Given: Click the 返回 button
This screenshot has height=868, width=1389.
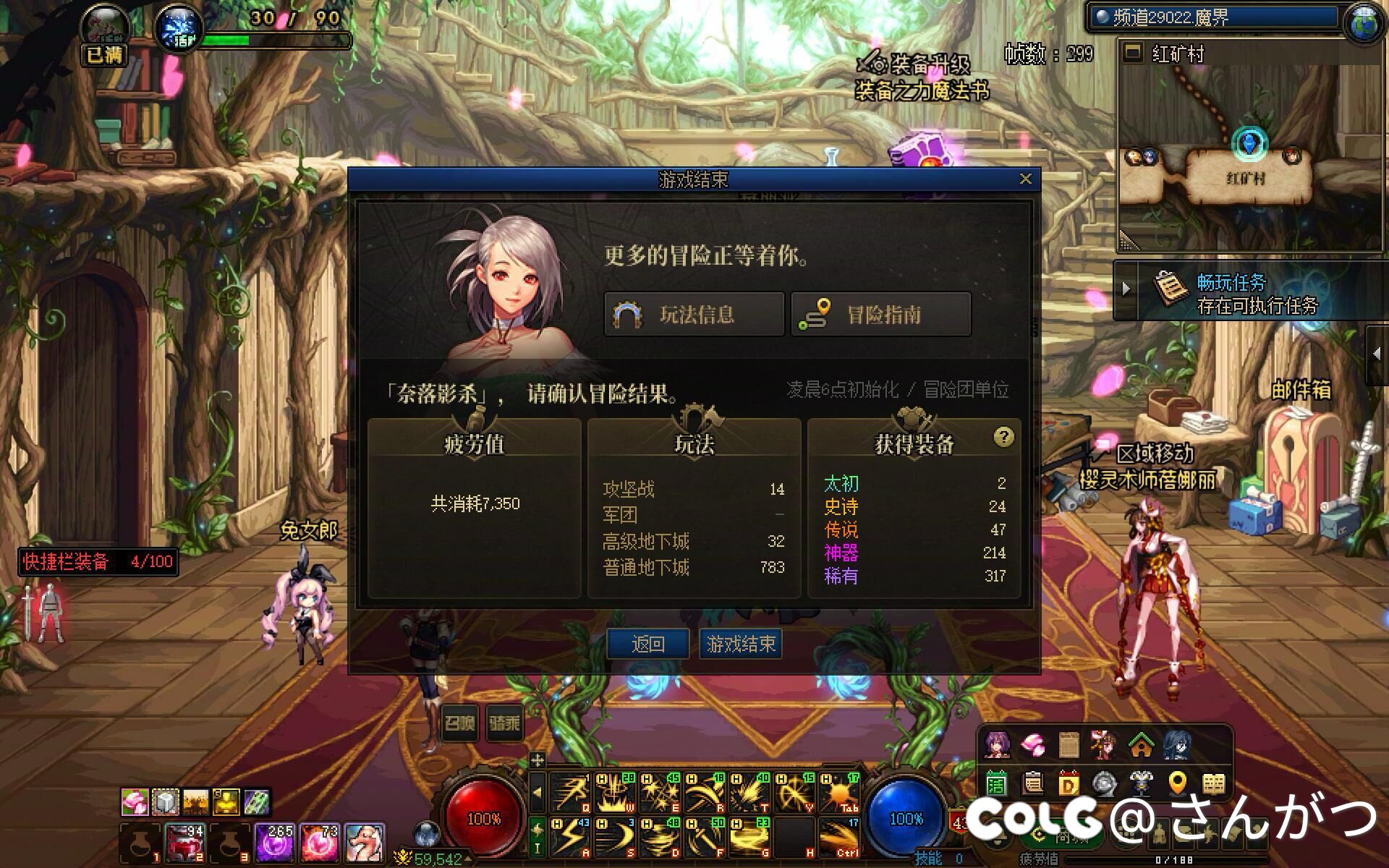Looking at the screenshot, I should tap(647, 643).
